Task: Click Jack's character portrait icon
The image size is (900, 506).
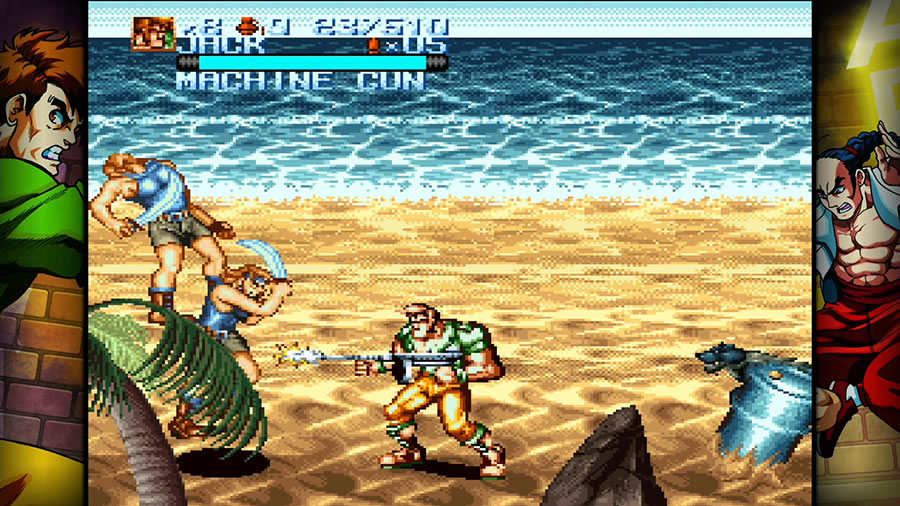Action: [153, 33]
